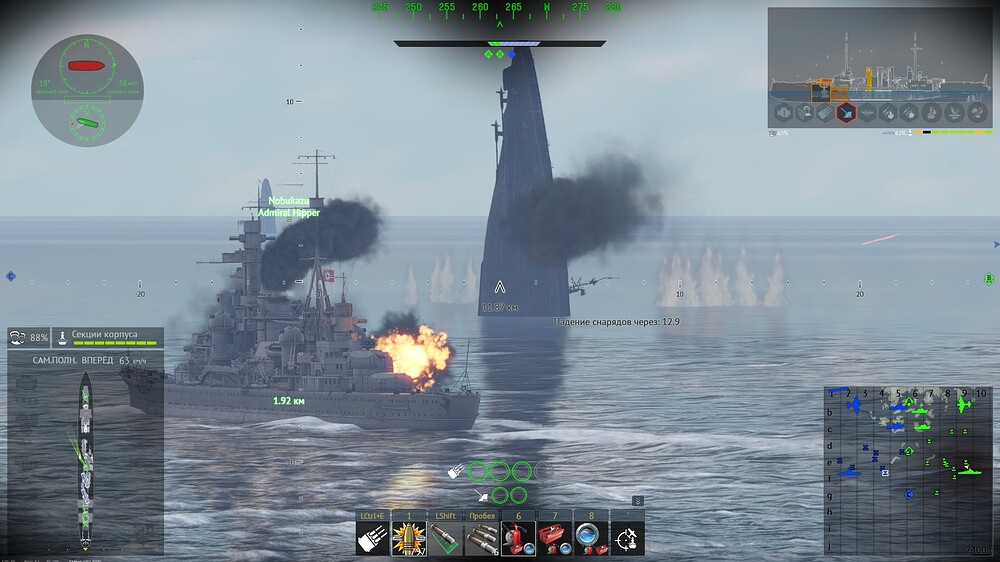Screen dimensions: 1000x562
Task: Activate the fire extinguisher action in slot 6
Action: click(x=517, y=538)
